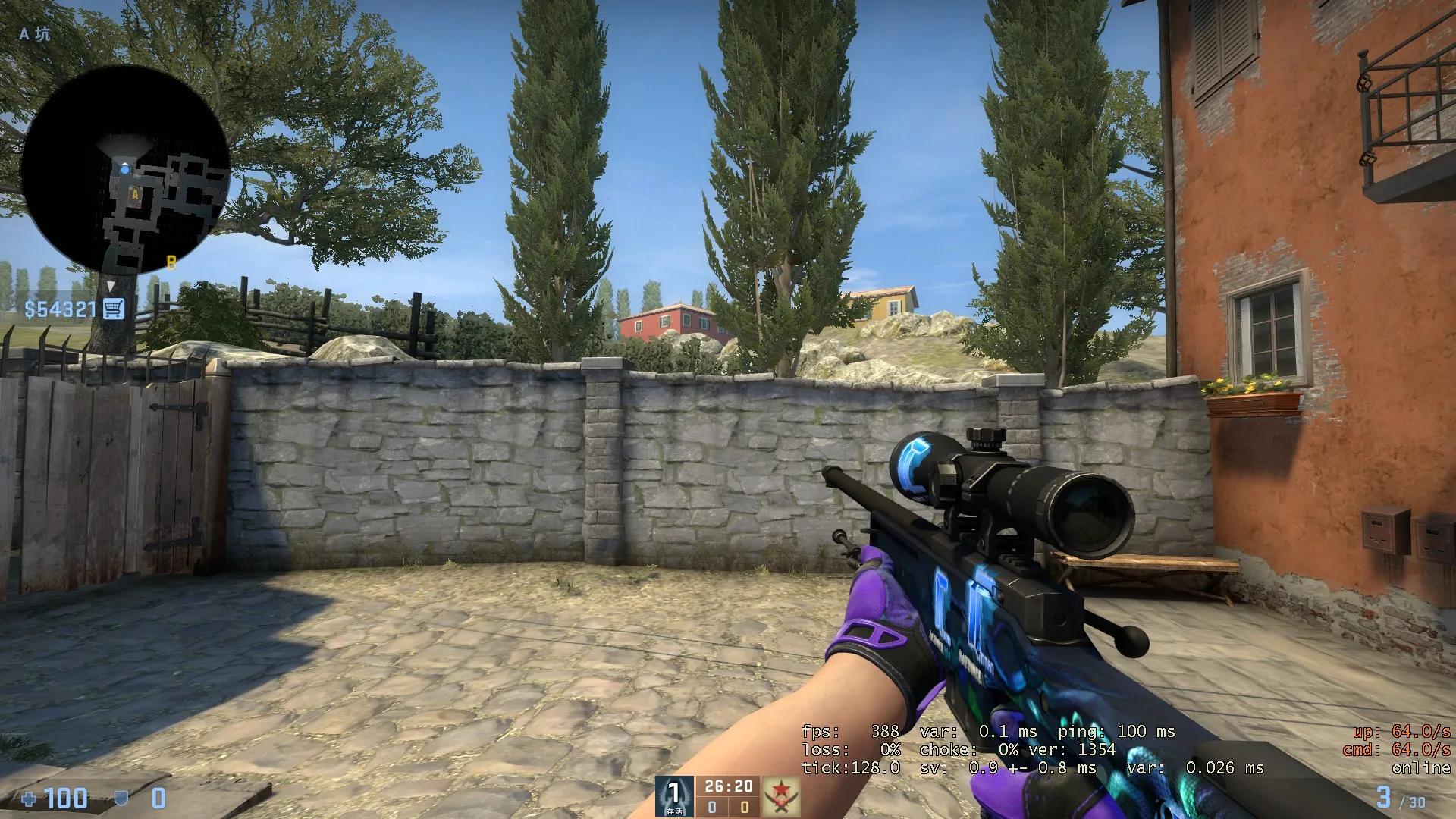
Task: Expand the CT alive counter showing 存活 1
Action: (x=673, y=796)
